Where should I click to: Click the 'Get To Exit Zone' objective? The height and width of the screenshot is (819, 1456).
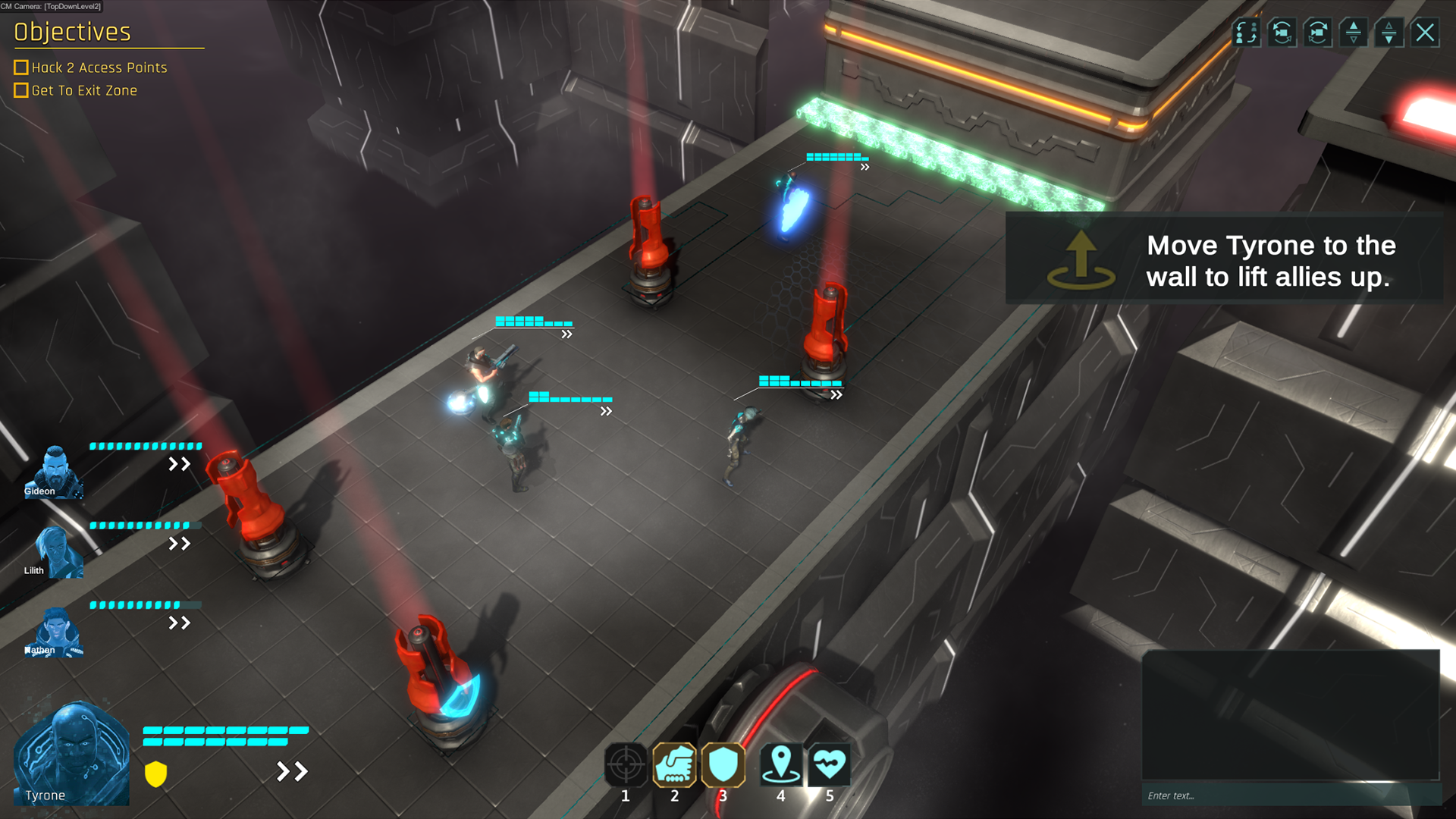[84, 90]
